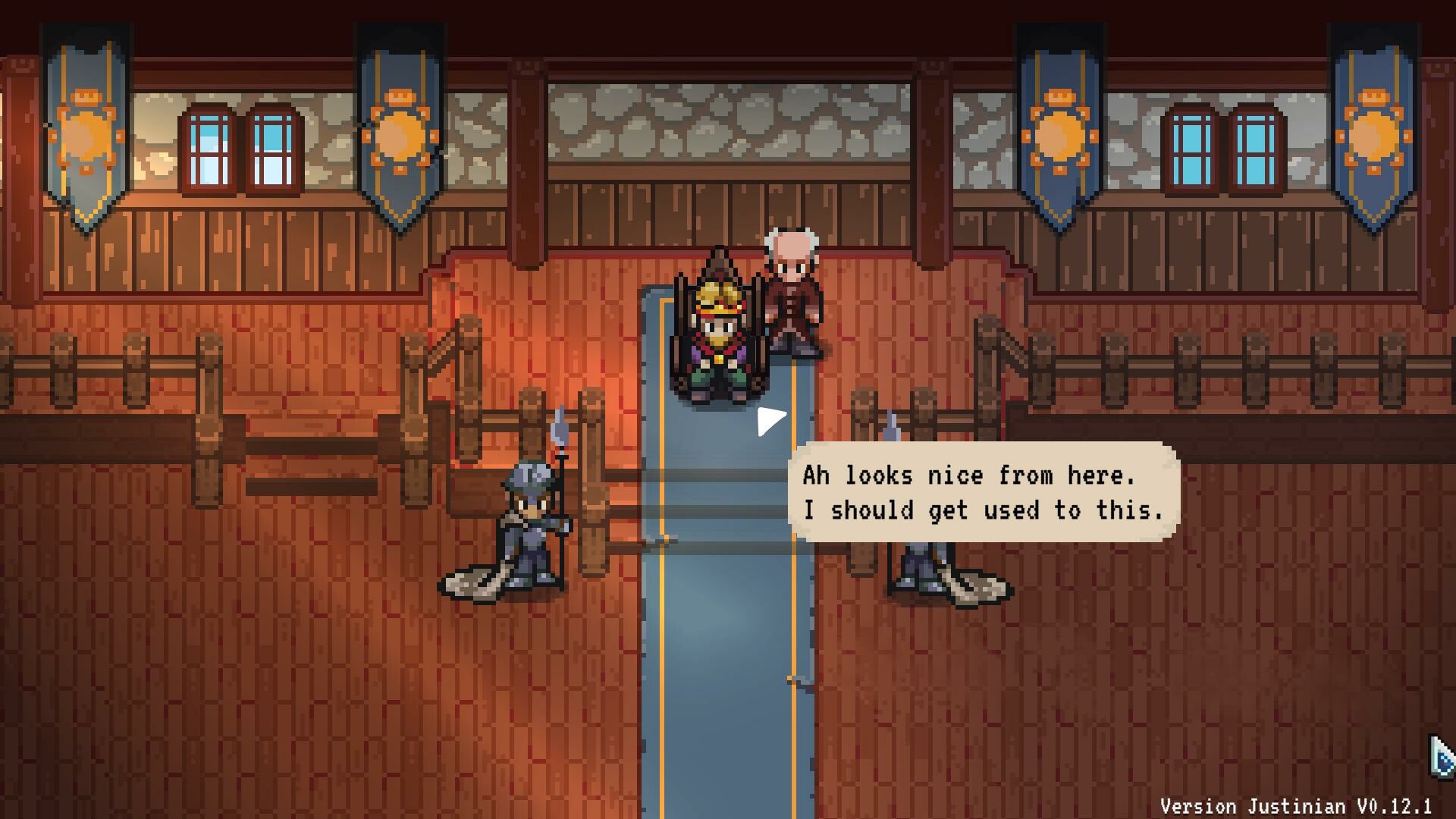This screenshot has height=819, width=1456.
Task: Select the bald advisor beside the throne
Action: point(792,296)
